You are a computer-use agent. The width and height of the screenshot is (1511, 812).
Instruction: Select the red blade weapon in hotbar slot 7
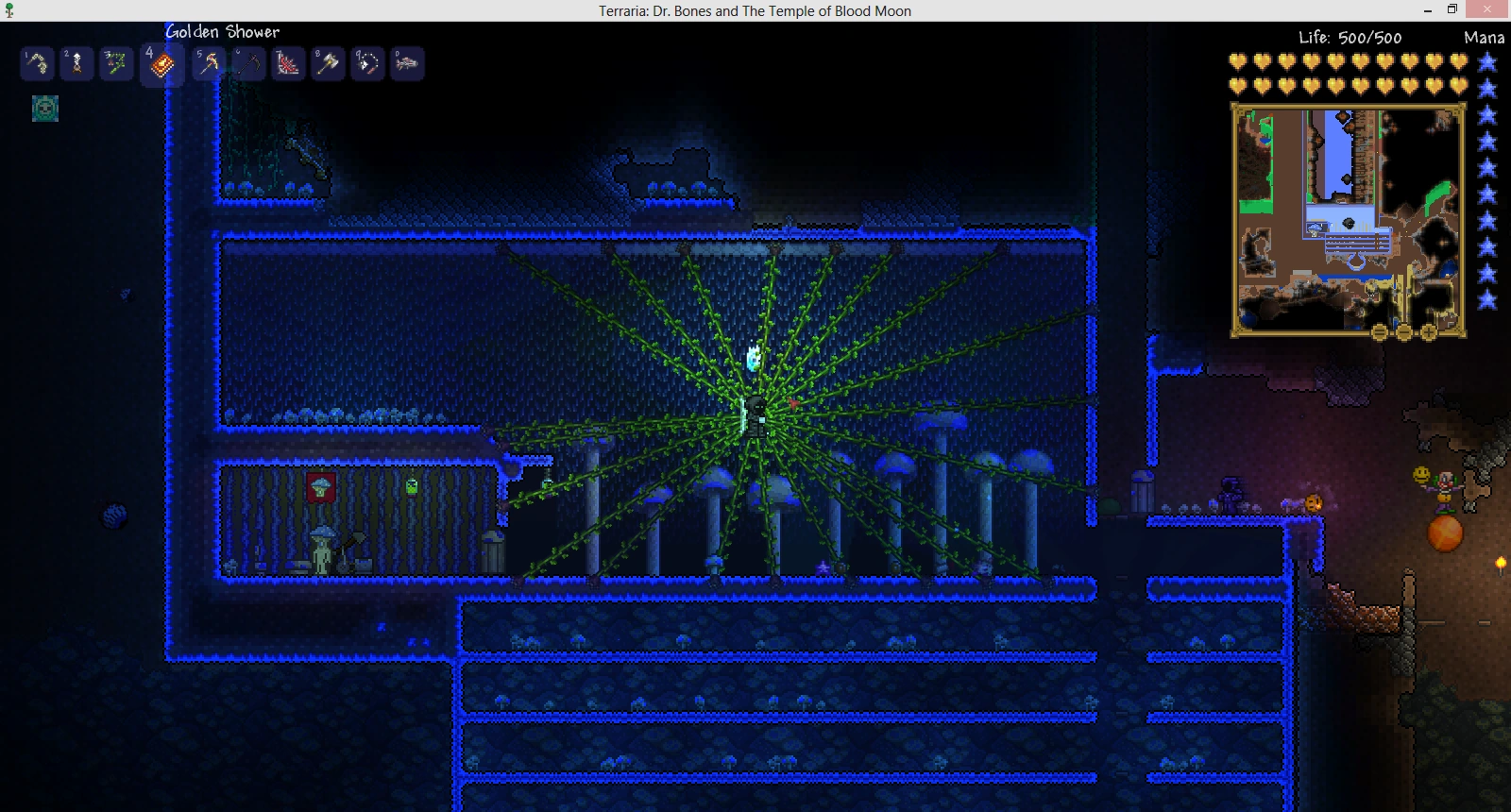click(x=288, y=63)
